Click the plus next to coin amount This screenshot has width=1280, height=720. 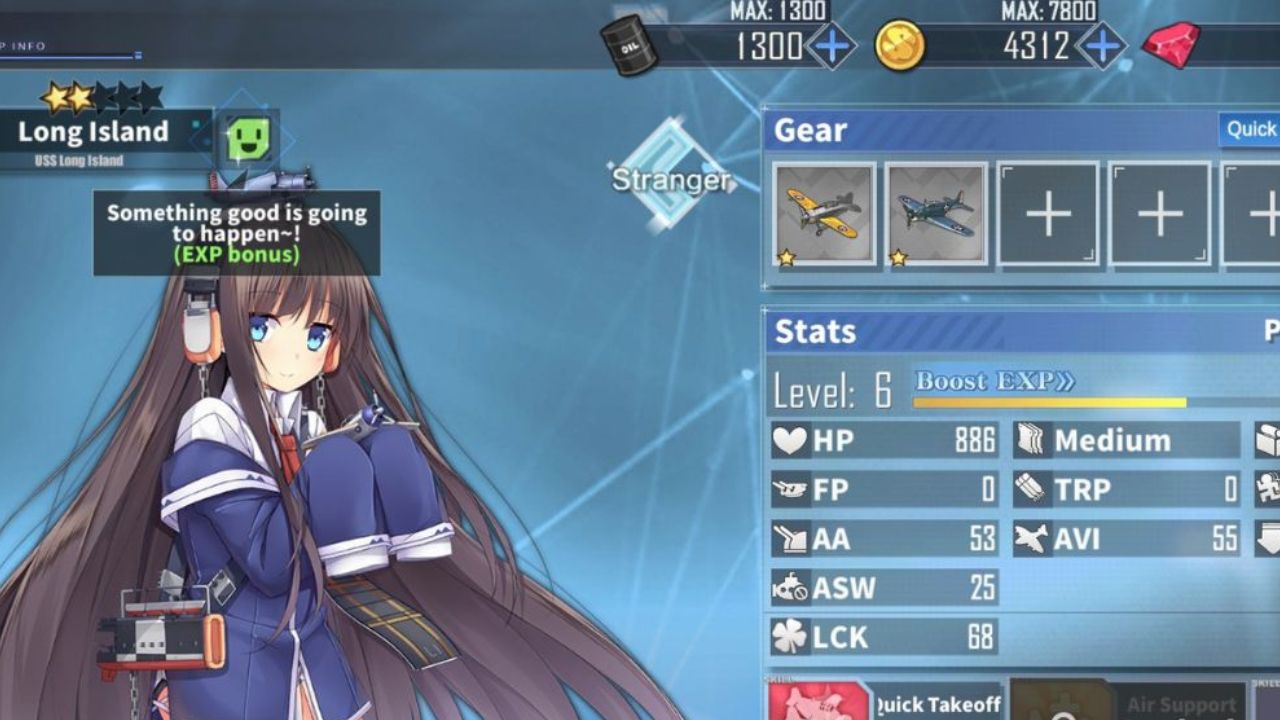pos(1101,43)
